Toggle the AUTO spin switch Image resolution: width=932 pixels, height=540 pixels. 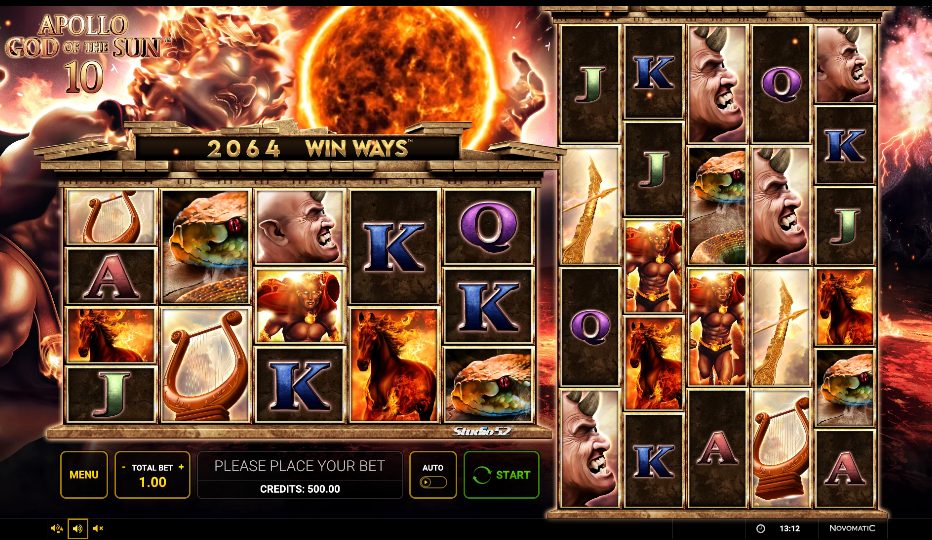coord(433,481)
